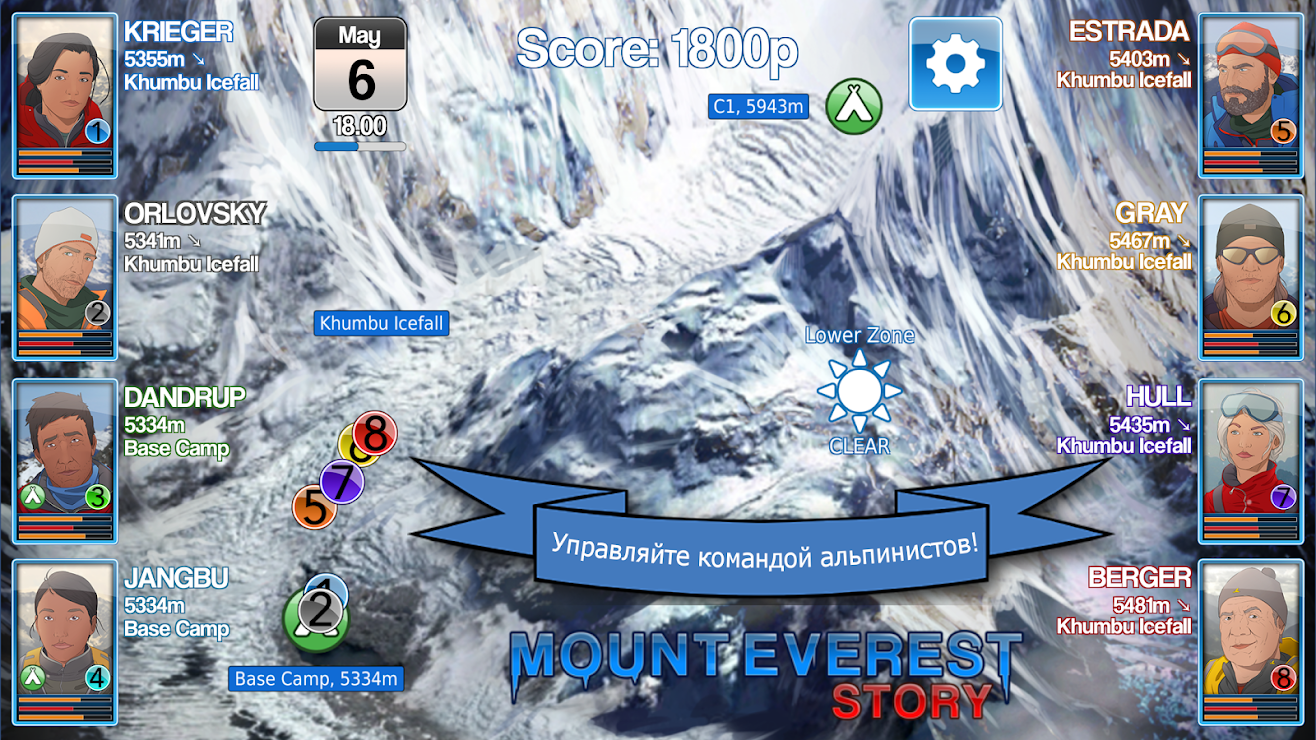Select climber marker 7 on the icefall
This screenshot has width=1316, height=740.
(x=341, y=480)
